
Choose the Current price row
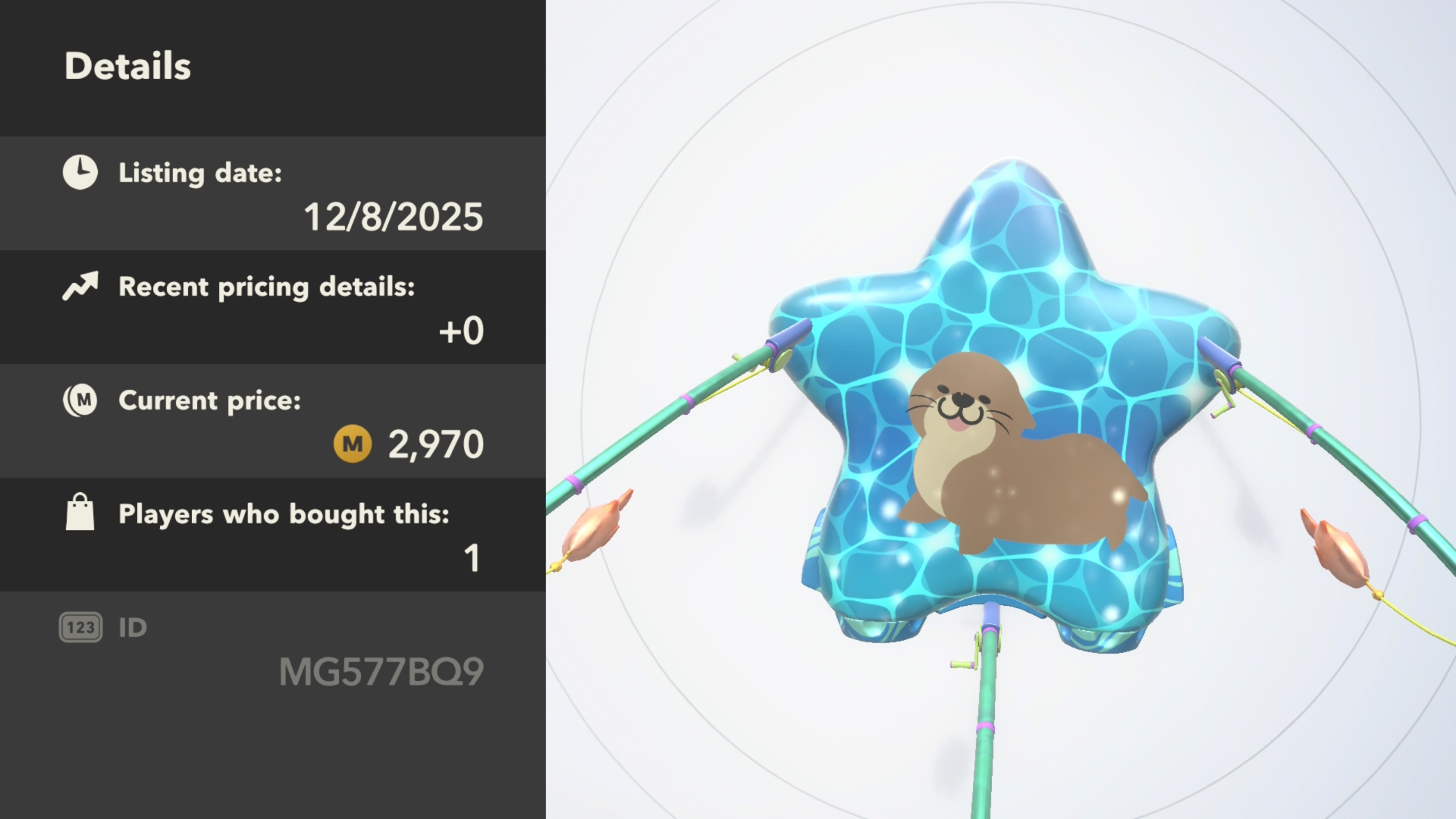pyautogui.click(x=273, y=422)
